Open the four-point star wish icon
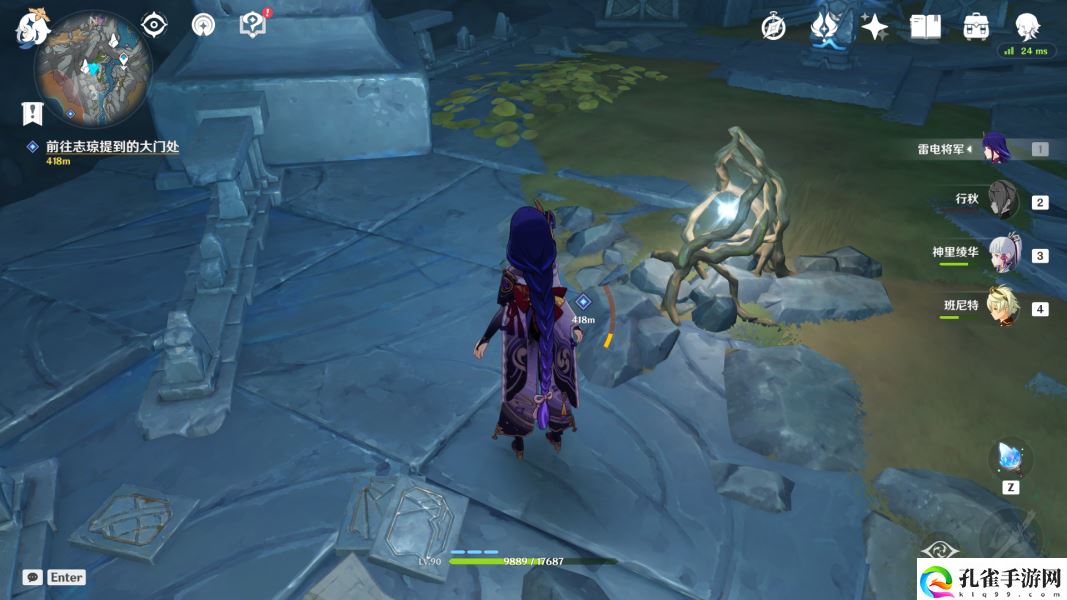 [875, 27]
